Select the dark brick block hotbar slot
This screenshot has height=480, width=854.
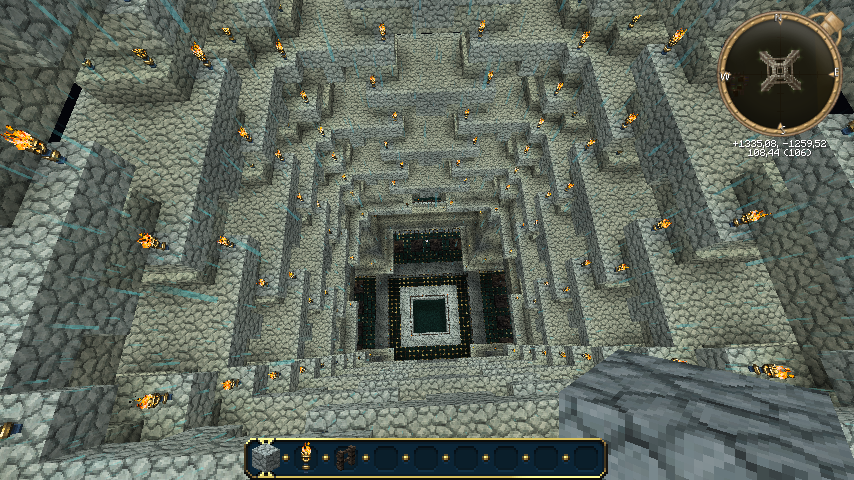[x=346, y=458]
